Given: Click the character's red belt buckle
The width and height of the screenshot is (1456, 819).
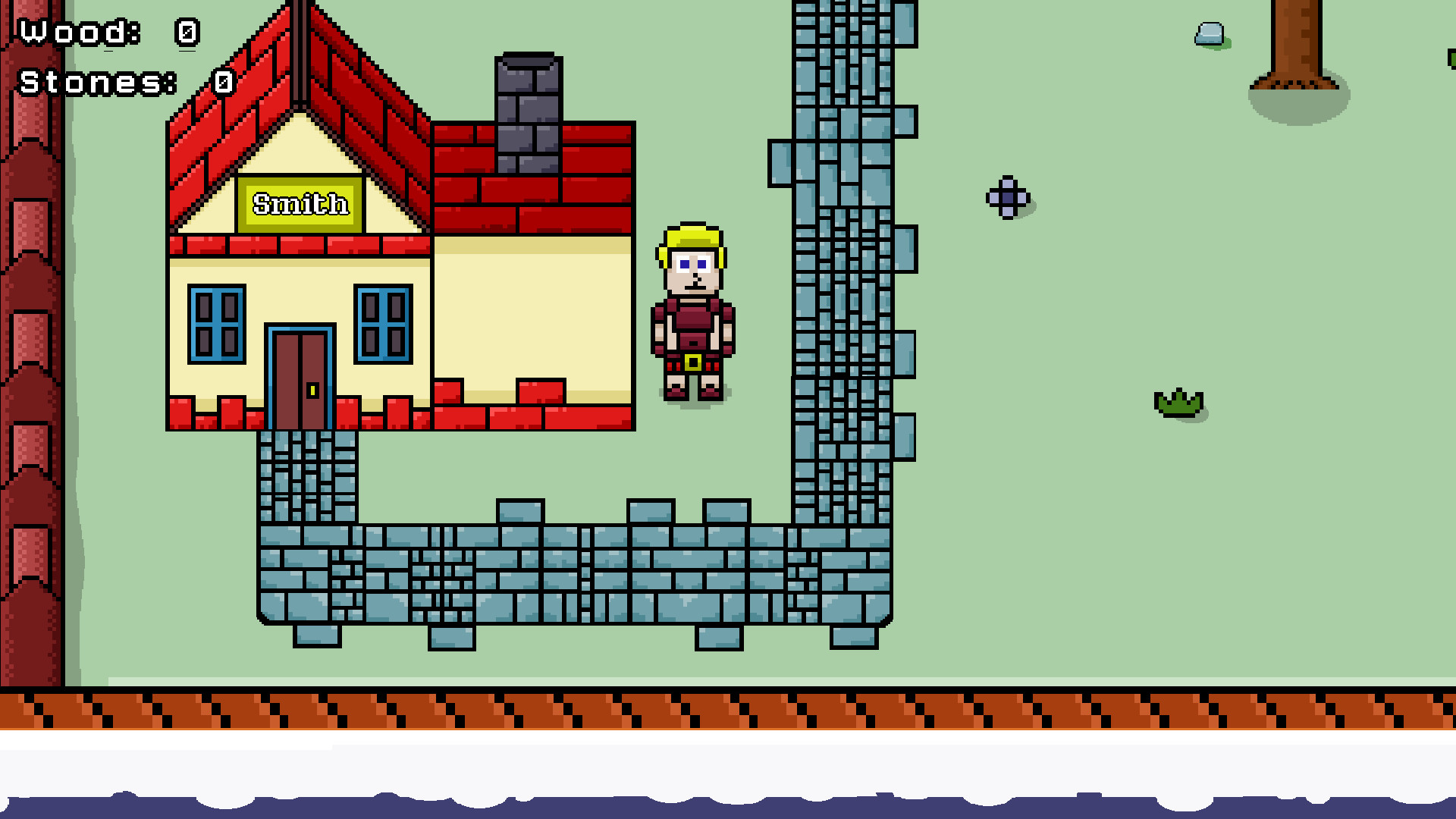Looking at the screenshot, I should click(692, 362).
